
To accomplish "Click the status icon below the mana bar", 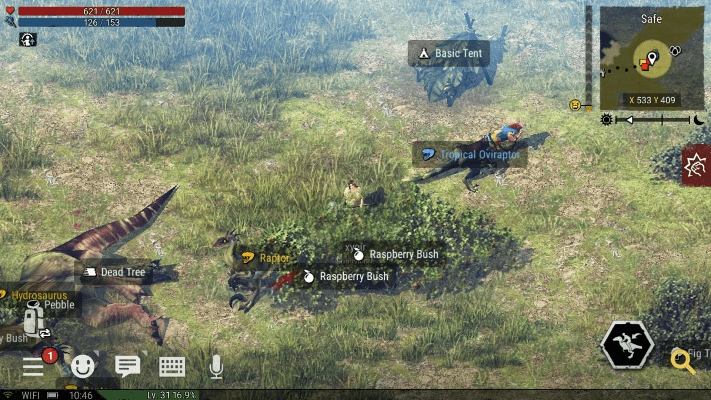I will tap(27, 39).
